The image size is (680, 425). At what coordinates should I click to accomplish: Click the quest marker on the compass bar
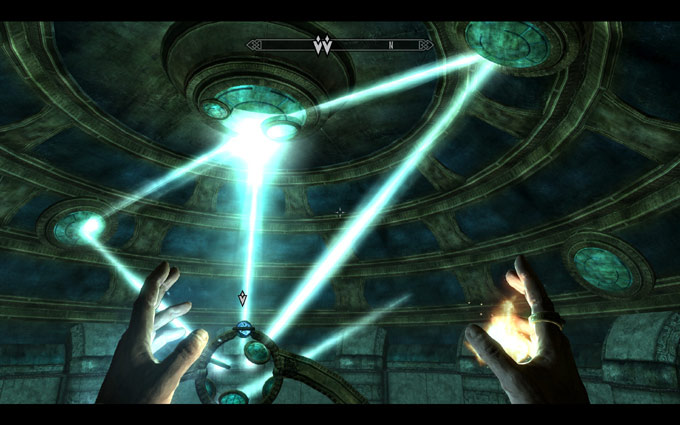(x=322, y=45)
